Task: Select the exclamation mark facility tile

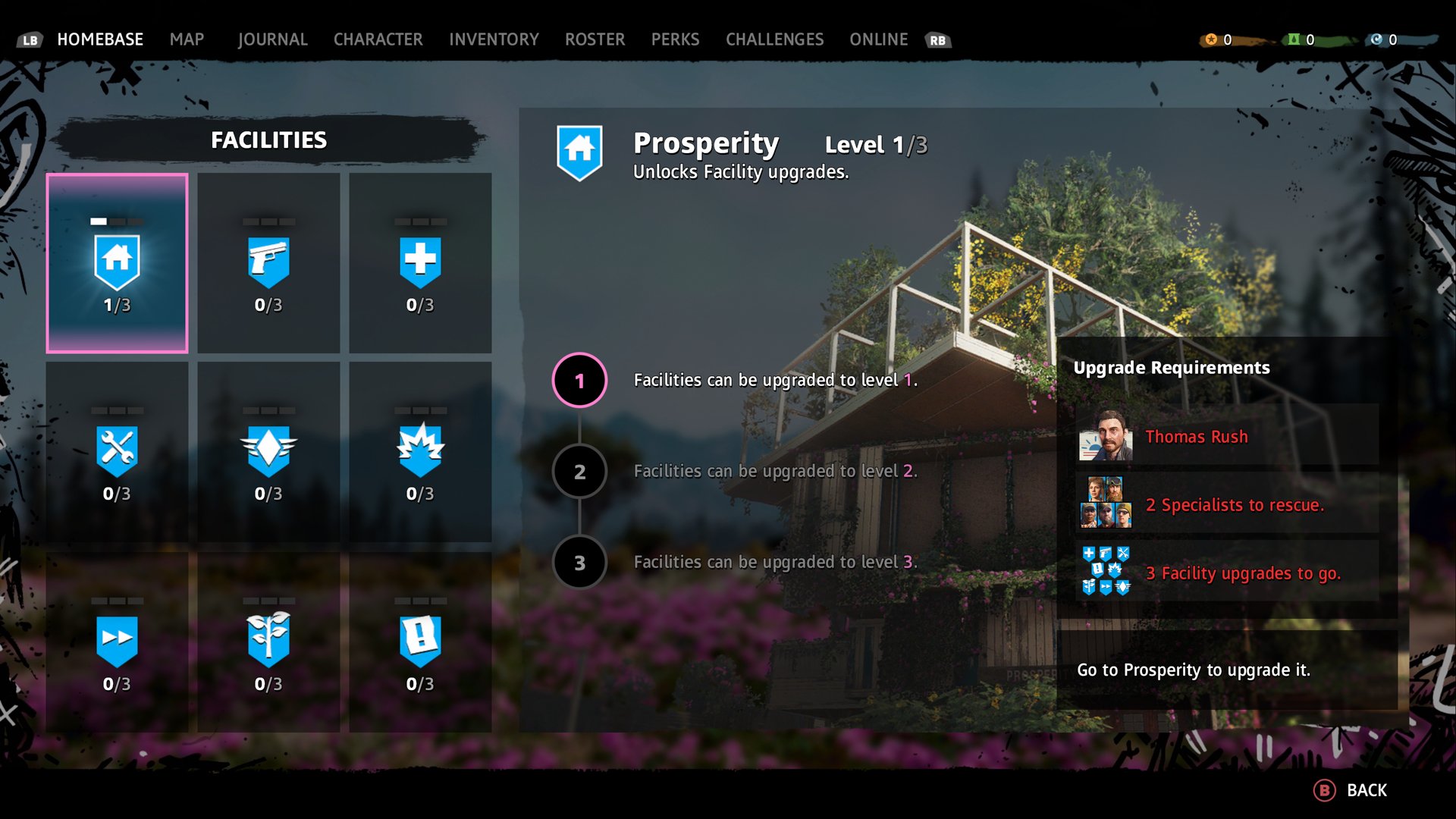Action: coord(420,642)
